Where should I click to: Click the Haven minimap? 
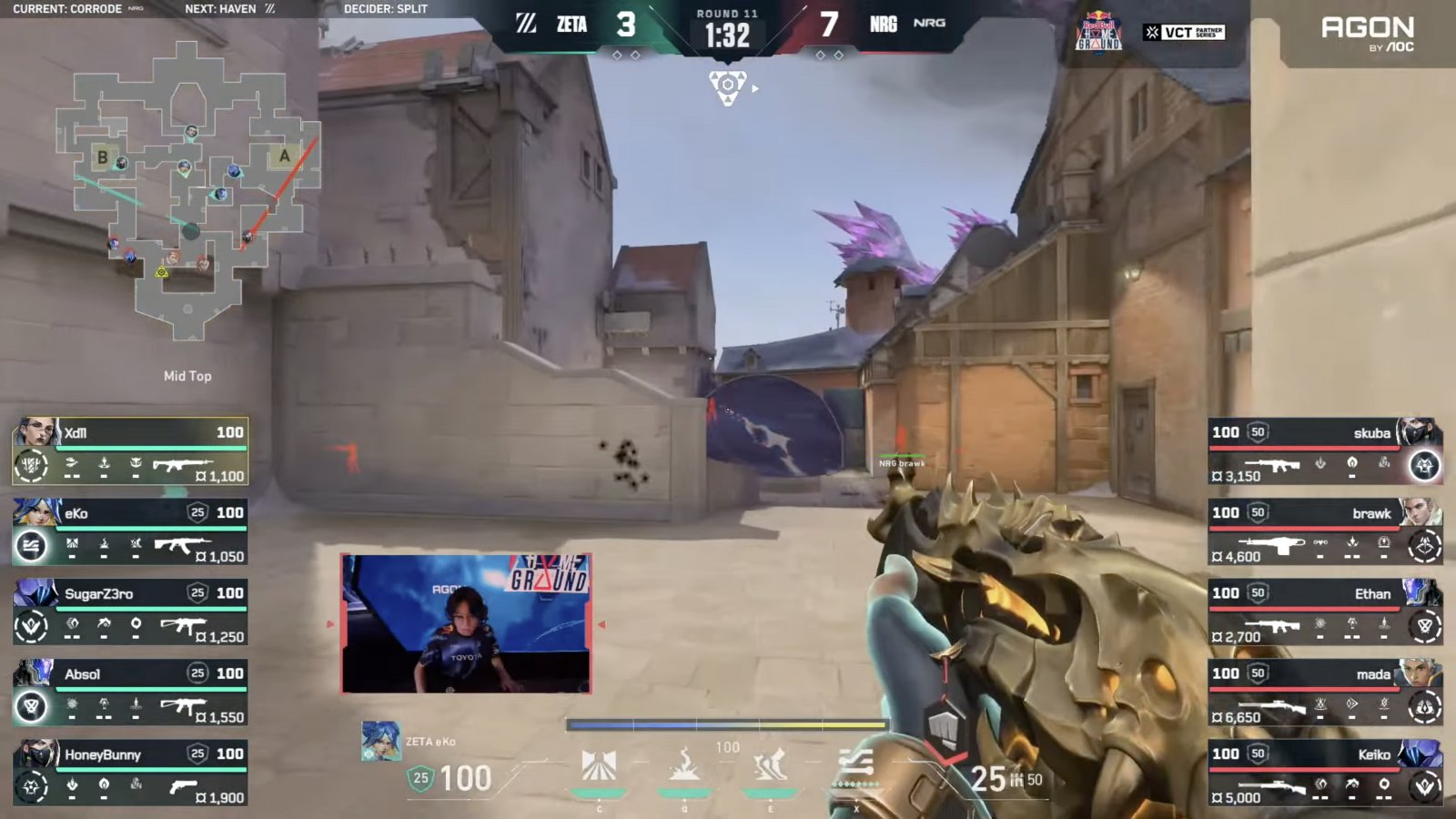(x=187, y=191)
